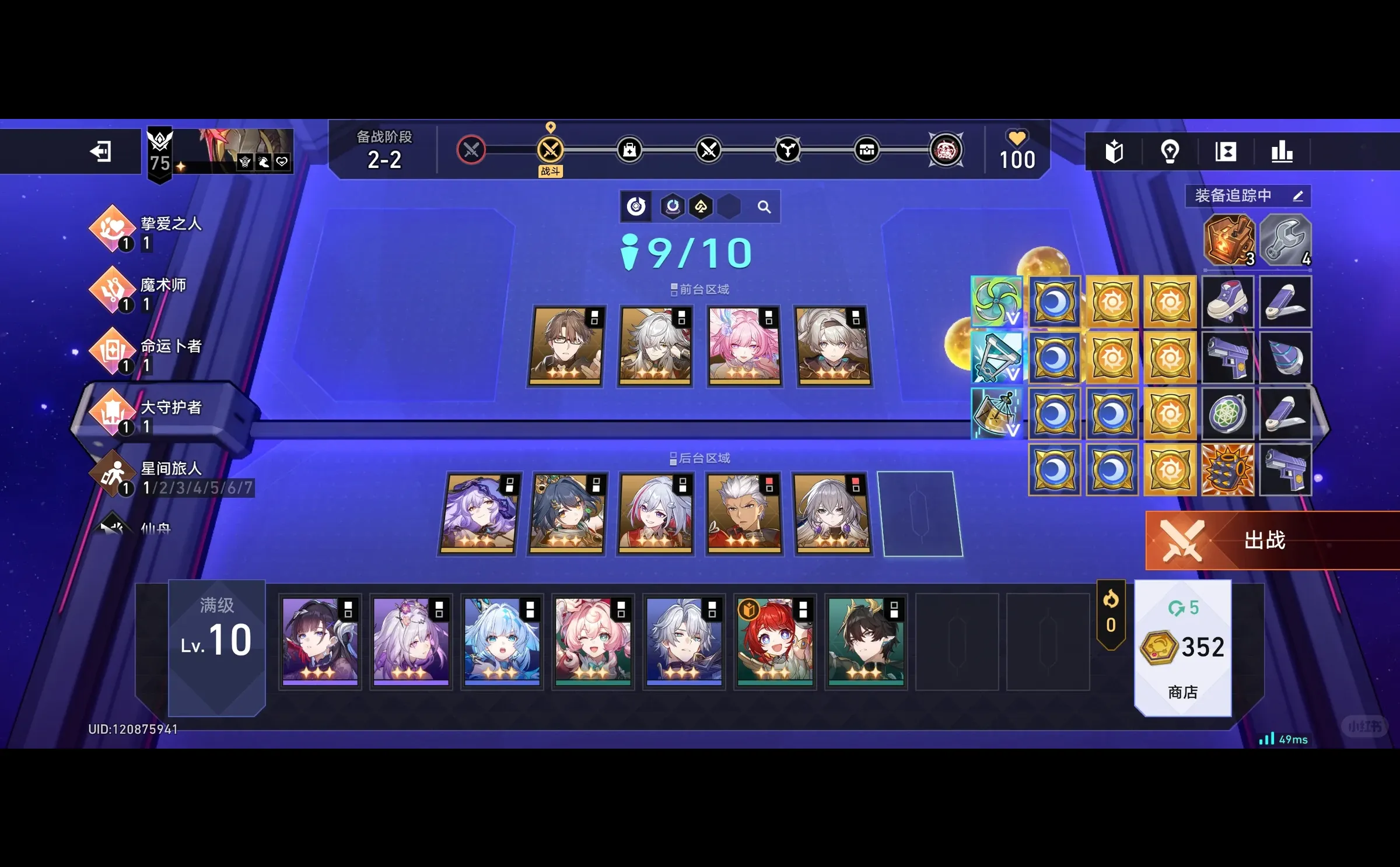The width and height of the screenshot is (1400, 867).
Task: Click the forge item showing count 3
Action: (1229, 239)
